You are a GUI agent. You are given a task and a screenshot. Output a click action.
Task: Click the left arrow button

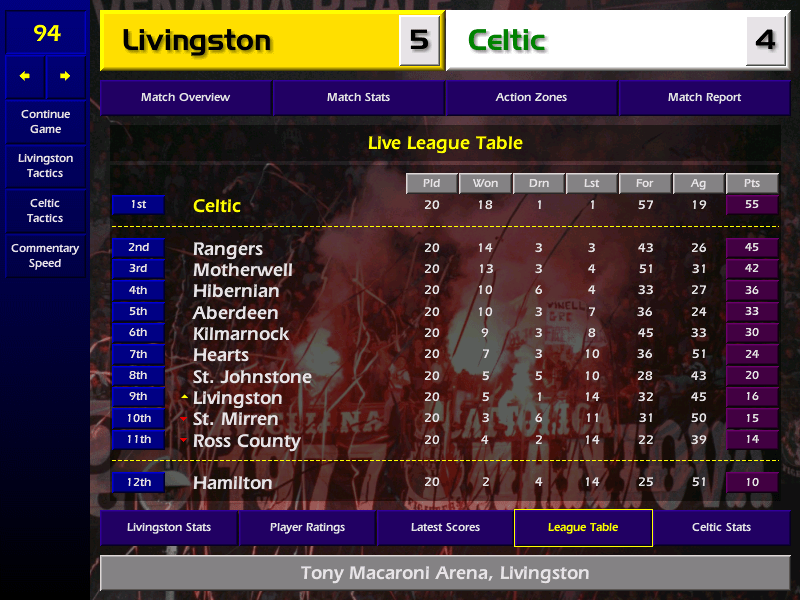(25, 76)
